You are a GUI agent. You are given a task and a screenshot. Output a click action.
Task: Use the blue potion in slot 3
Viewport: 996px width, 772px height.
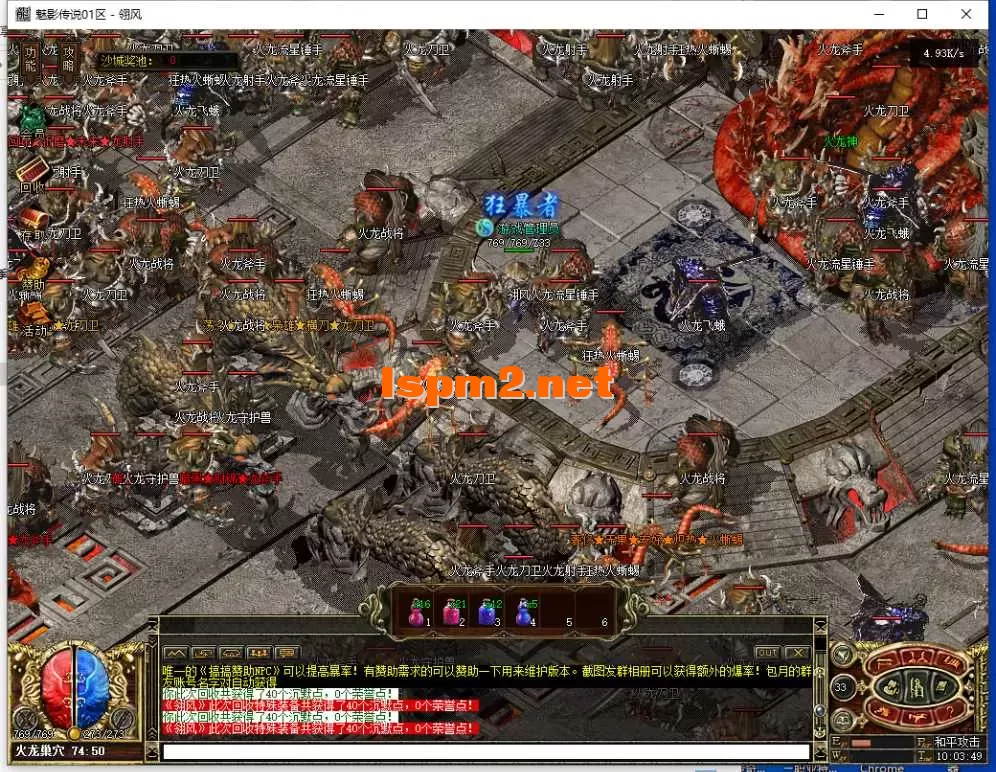coord(489,612)
